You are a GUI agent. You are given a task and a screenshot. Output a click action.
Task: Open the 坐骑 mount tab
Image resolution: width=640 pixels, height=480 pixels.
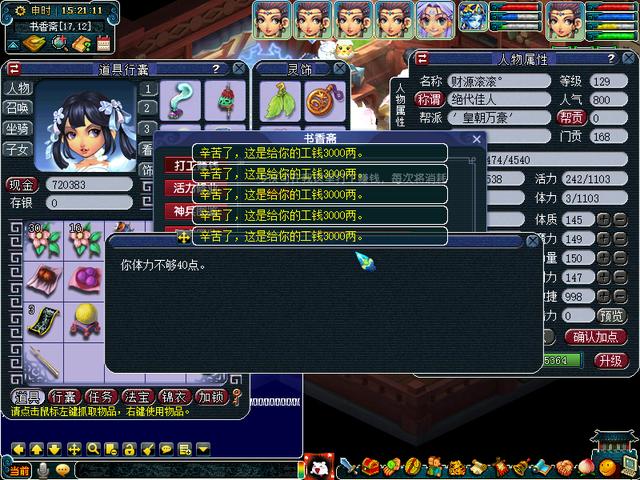pos(17,128)
